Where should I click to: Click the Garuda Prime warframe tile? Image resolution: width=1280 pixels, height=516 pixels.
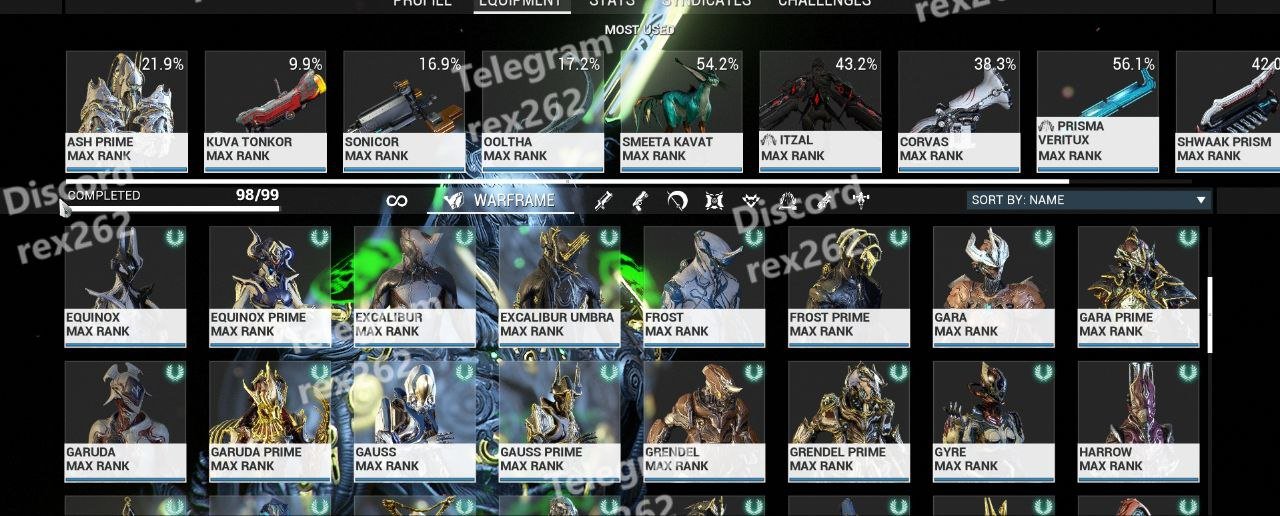[x=270, y=421]
